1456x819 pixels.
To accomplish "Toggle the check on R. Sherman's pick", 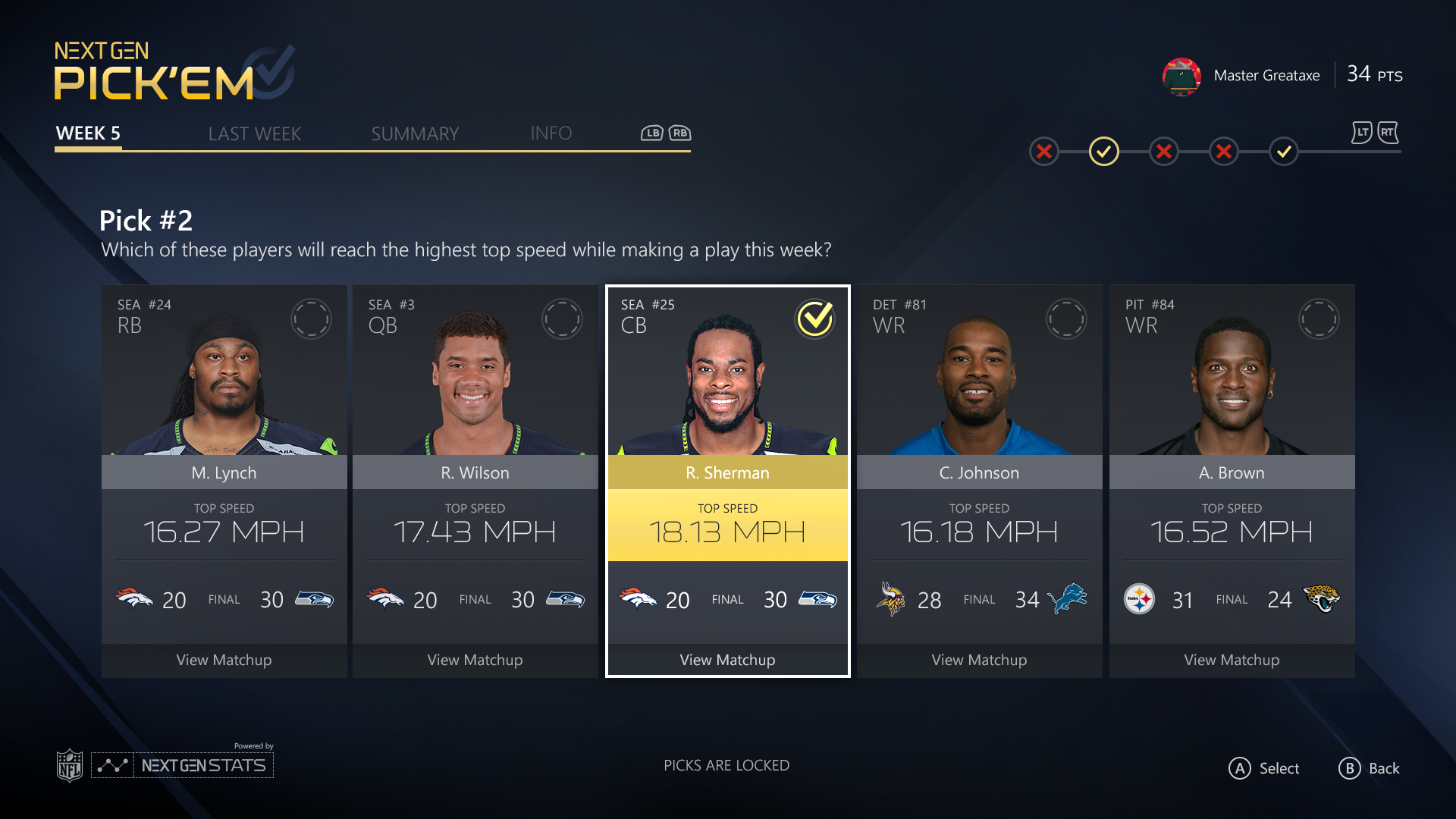I will [815, 319].
